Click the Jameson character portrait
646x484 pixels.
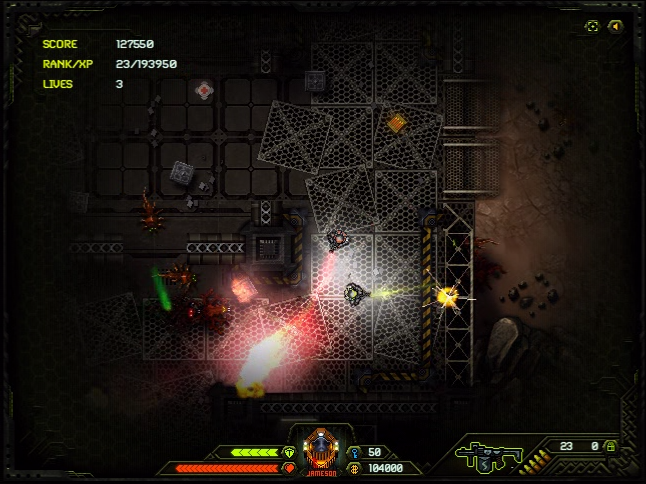(320, 449)
